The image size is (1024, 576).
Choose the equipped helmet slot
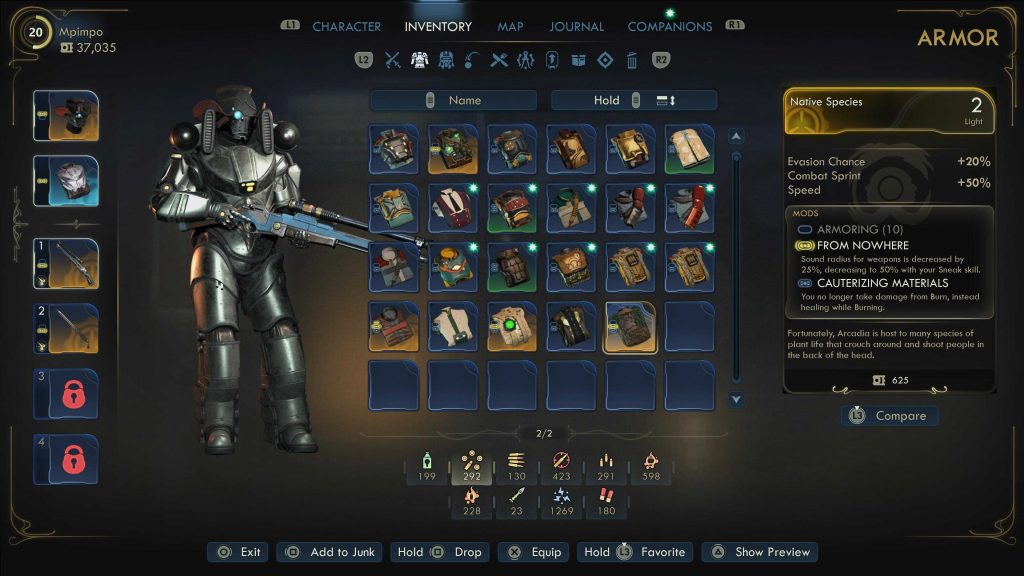point(66,116)
